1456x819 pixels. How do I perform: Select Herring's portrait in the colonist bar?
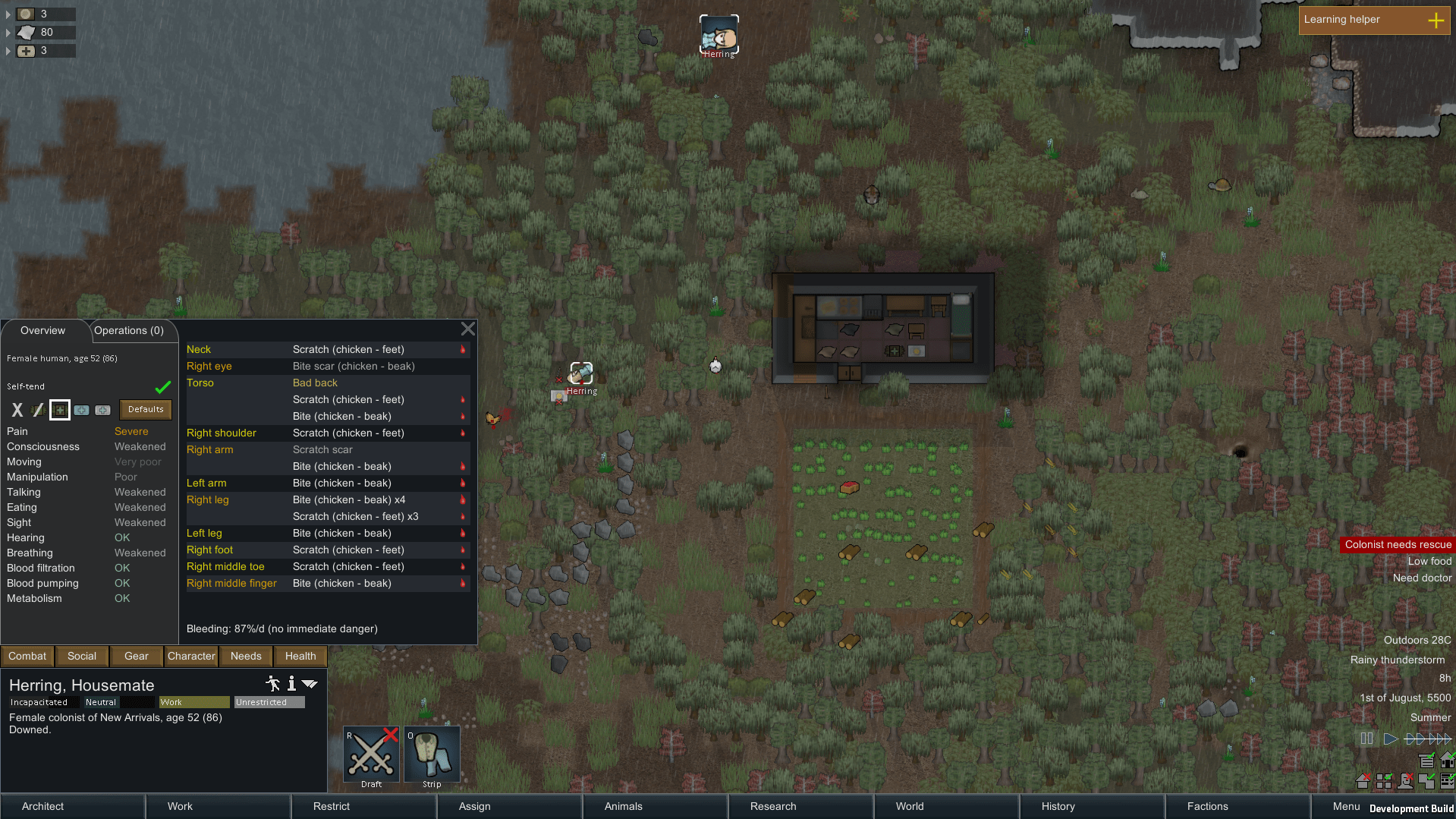[719, 33]
